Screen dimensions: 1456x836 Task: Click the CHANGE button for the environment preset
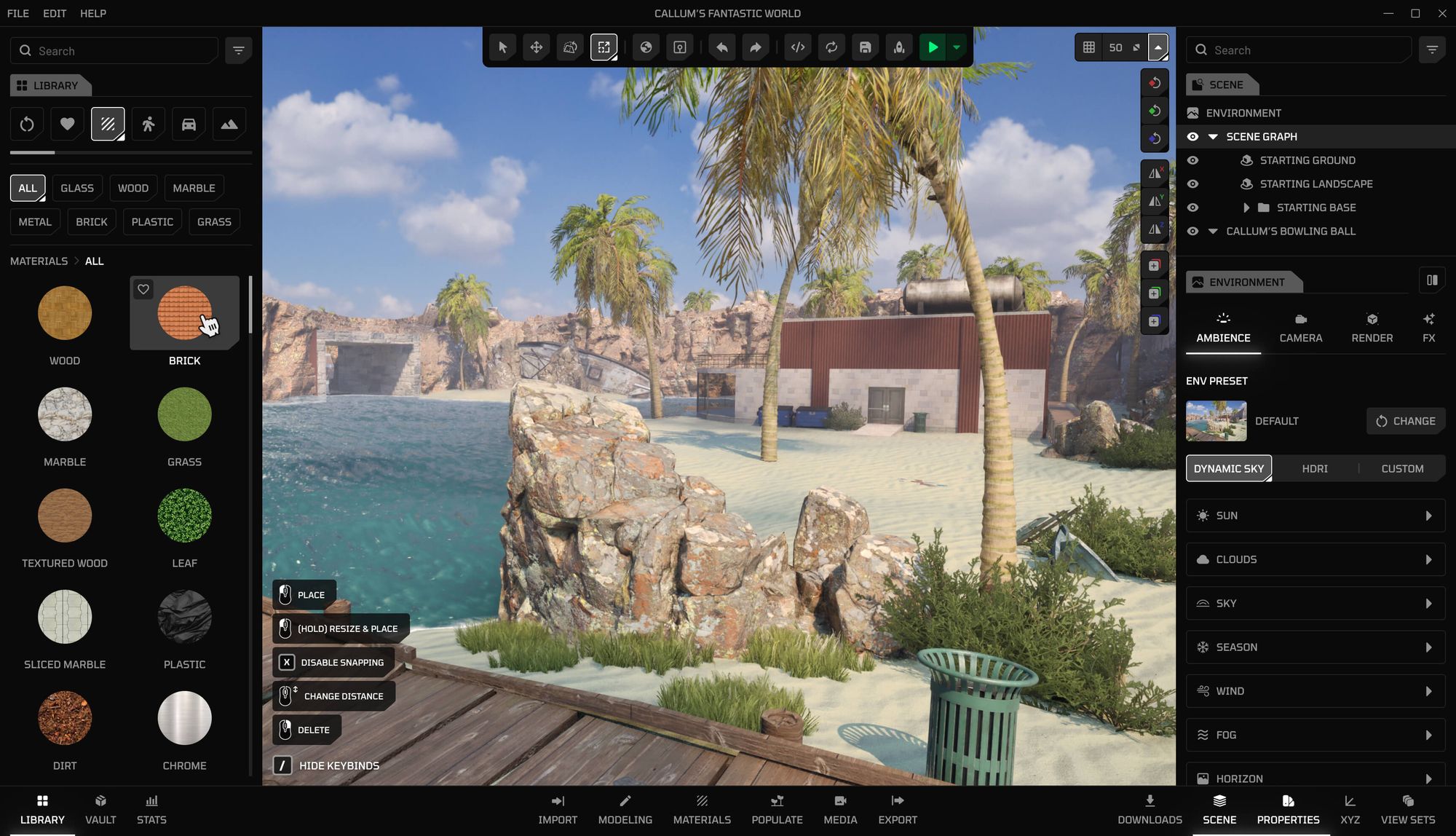point(1405,421)
